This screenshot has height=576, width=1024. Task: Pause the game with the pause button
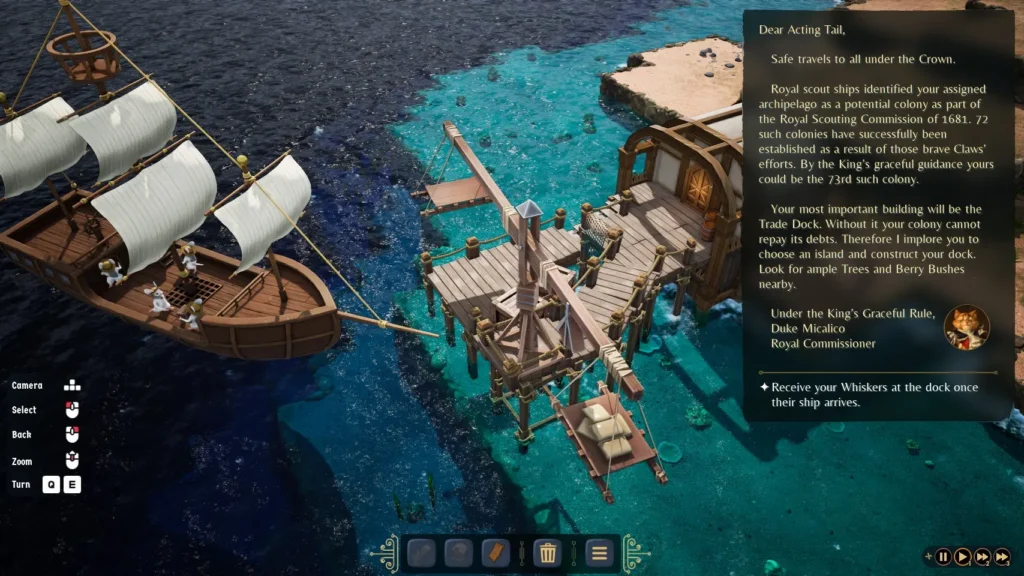click(943, 557)
